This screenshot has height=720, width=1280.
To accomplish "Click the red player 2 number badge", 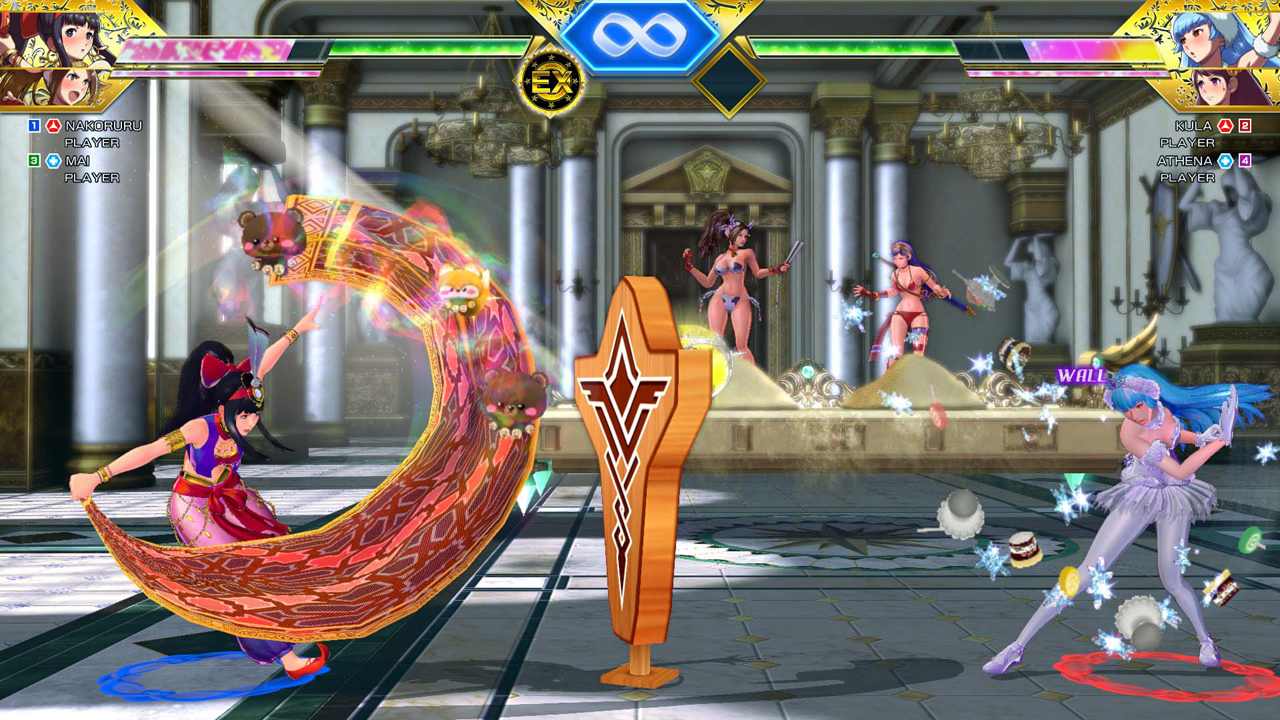I will point(1244,126).
